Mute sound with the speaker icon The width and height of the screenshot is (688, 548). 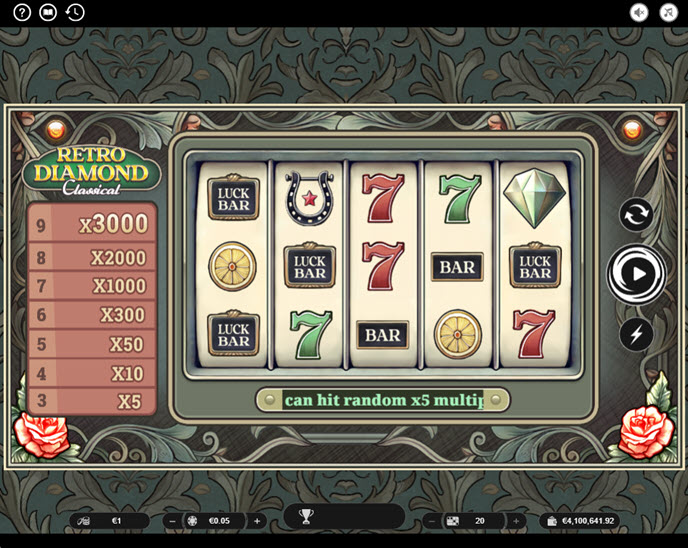639,13
